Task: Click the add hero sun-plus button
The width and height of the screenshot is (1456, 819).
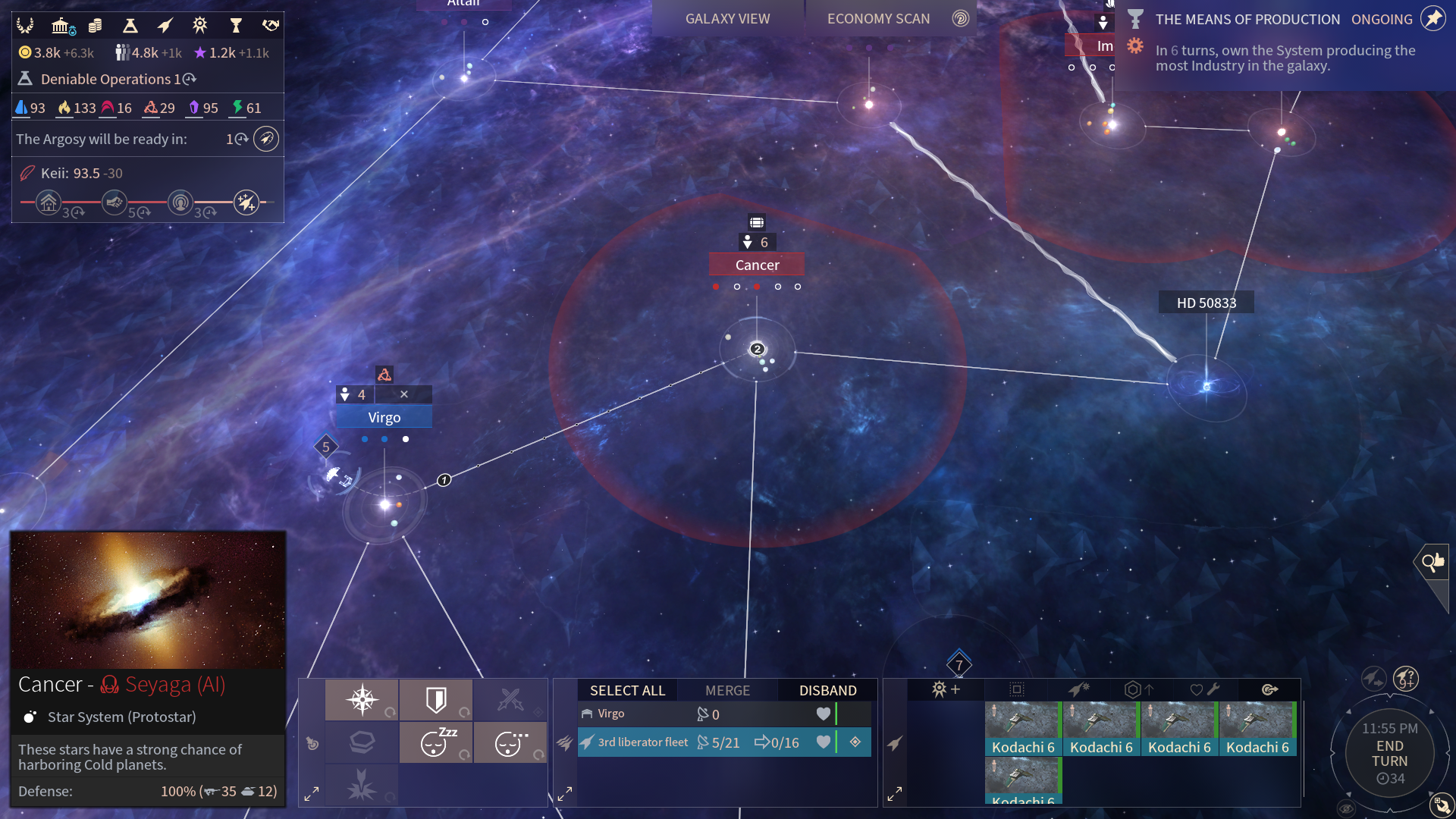Action: coord(946,689)
